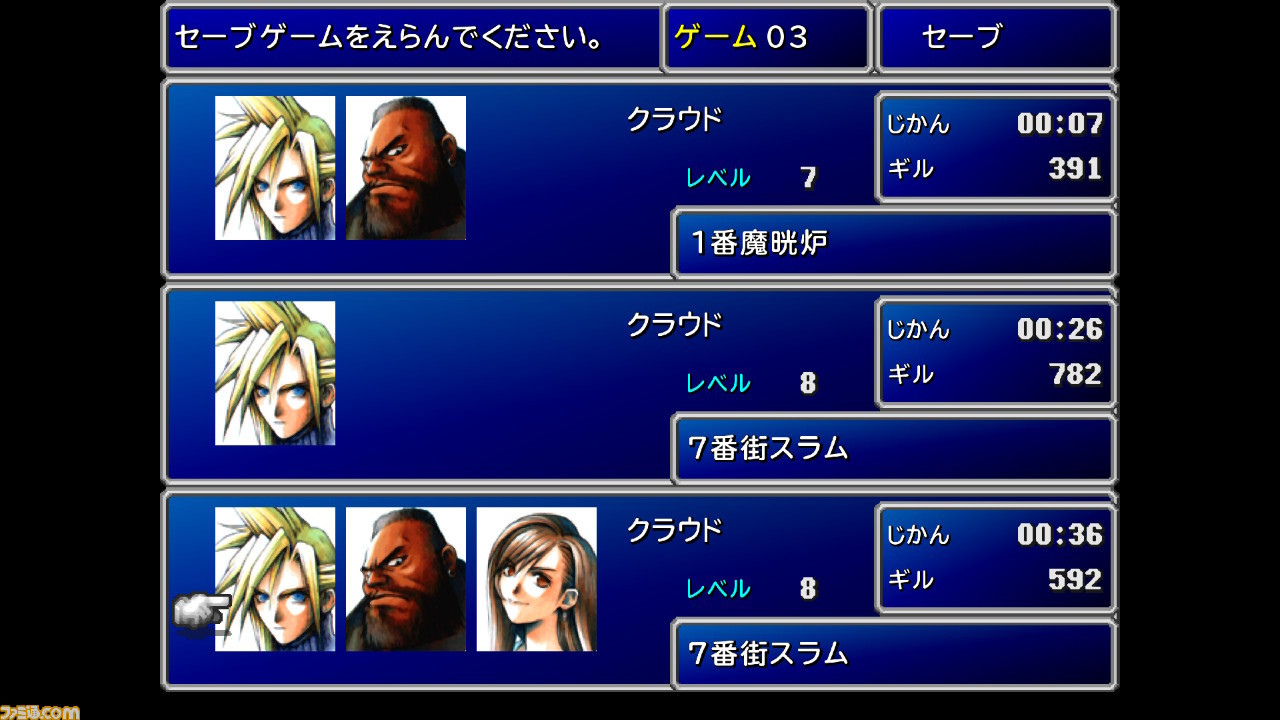Select Barret's portrait in the first save slot
Image resolution: width=1280 pixels, height=720 pixels.
click(x=406, y=167)
